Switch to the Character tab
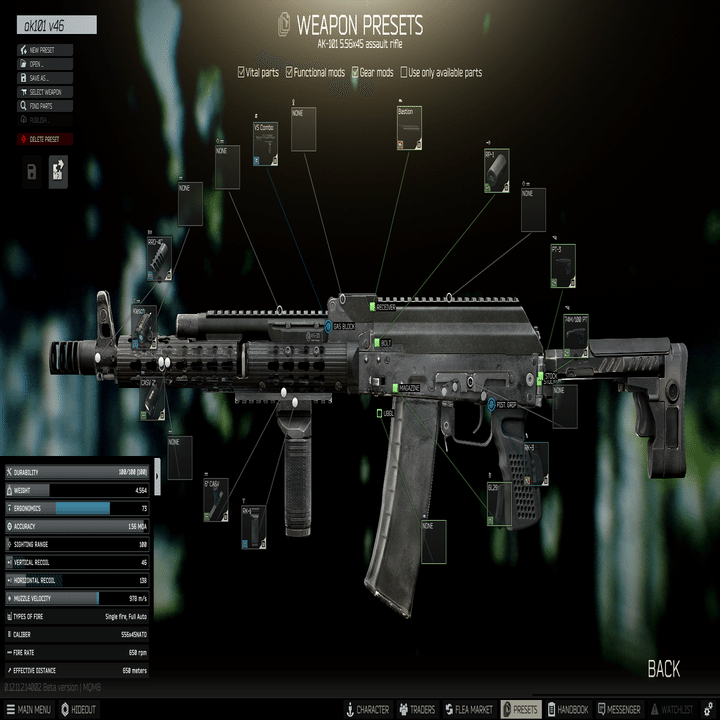720x720 pixels. click(x=367, y=709)
